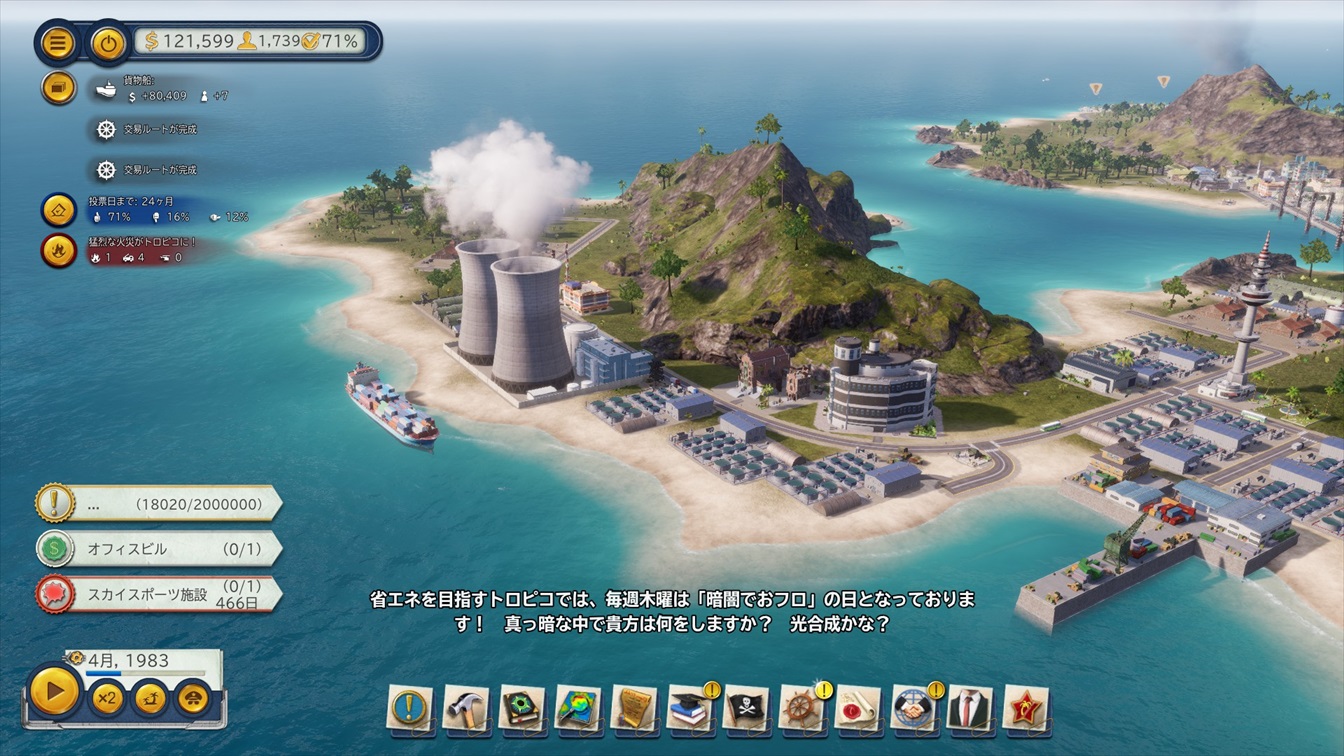The image size is (1344, 756).
Task: Open the スカイスポーツ施設 task
Action: click(x=158, y=594)
